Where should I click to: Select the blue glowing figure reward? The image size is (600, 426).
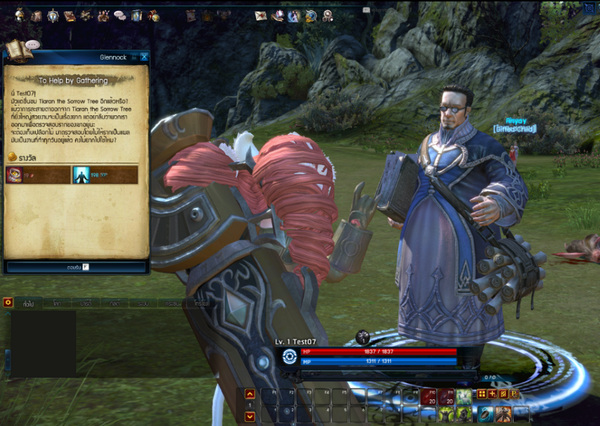coord(80,175)
